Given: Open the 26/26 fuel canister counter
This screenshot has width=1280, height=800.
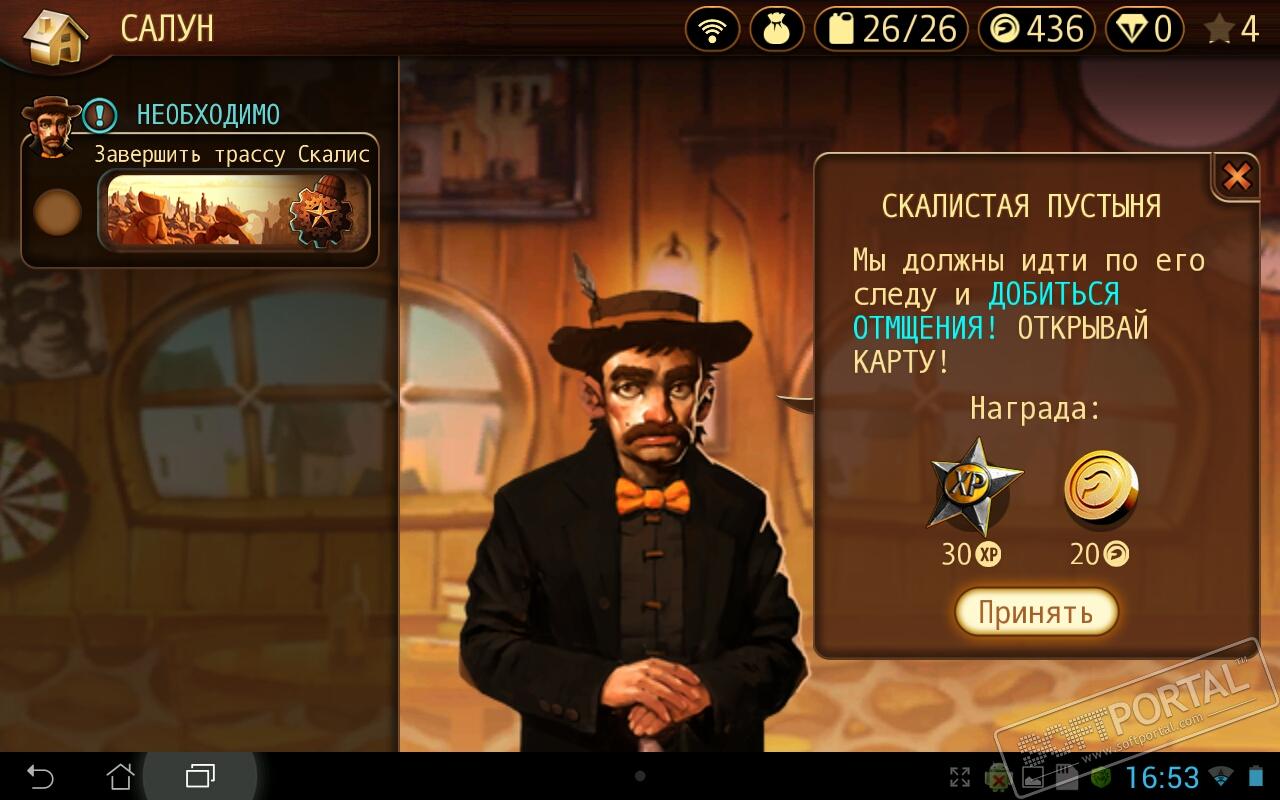Looking at the screenshot, I should click(x=891, y=29).
